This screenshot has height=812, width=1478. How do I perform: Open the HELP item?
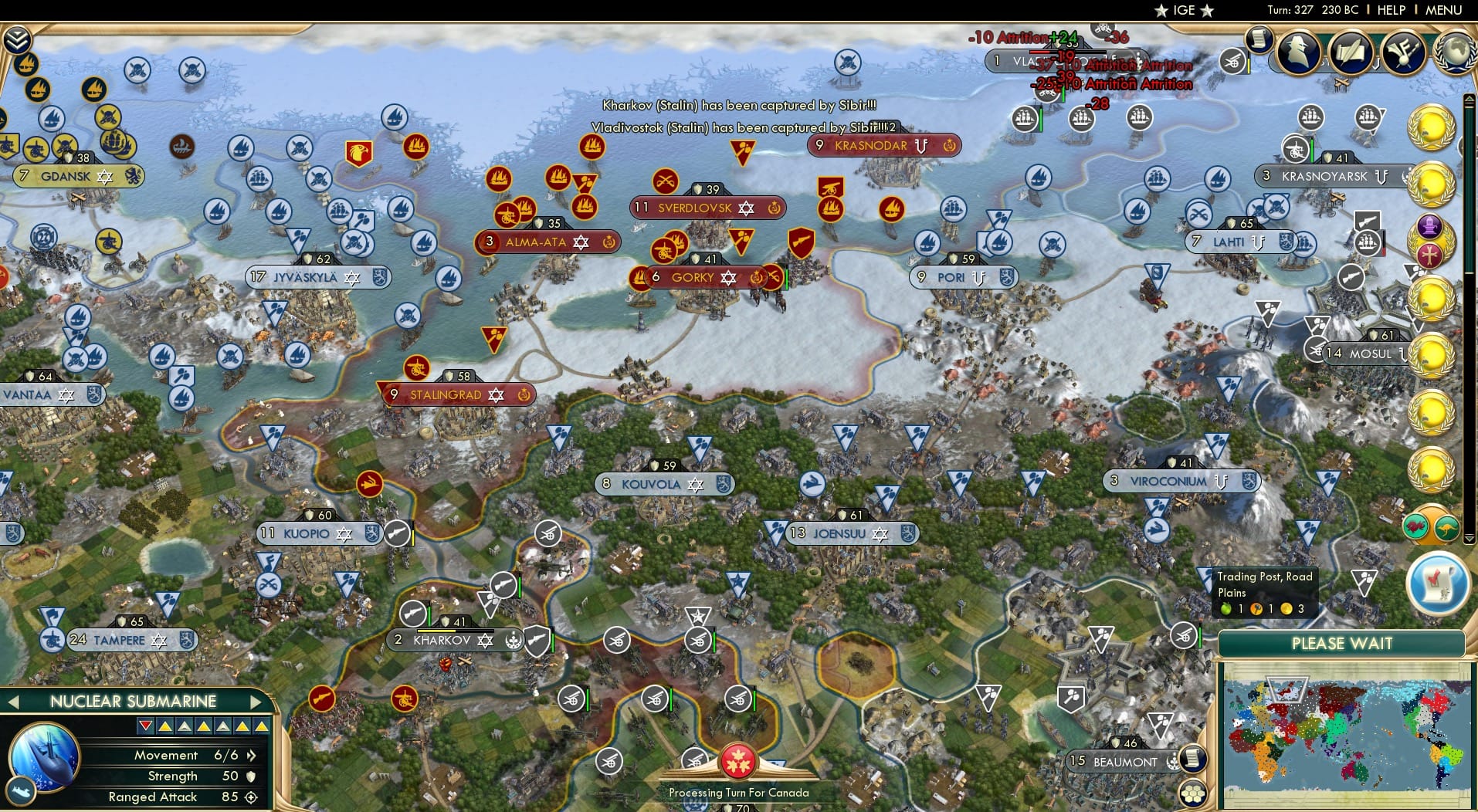1391,11
